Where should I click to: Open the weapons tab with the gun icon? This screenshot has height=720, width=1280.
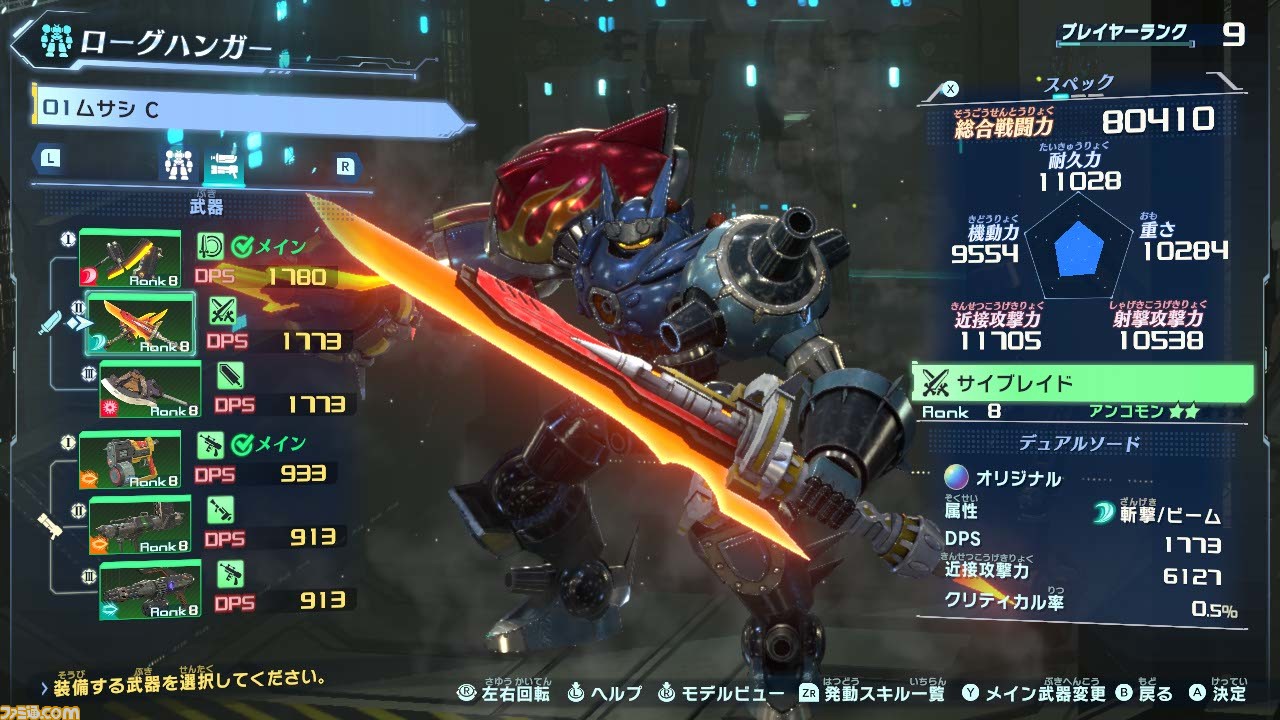click(225, 163)
